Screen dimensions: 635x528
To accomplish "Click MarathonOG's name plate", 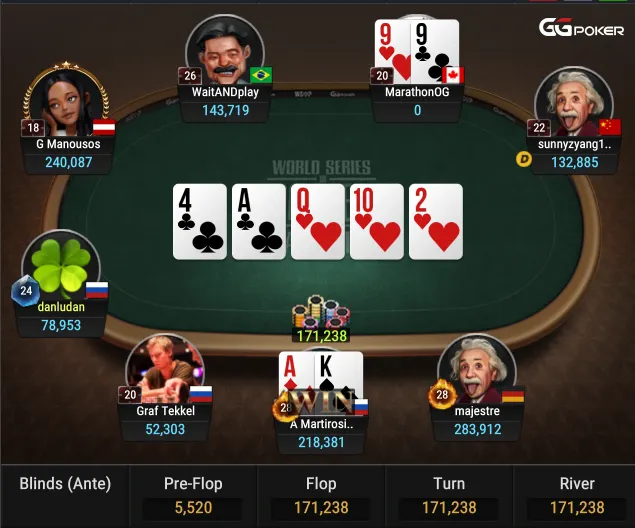I will (417, 101).
